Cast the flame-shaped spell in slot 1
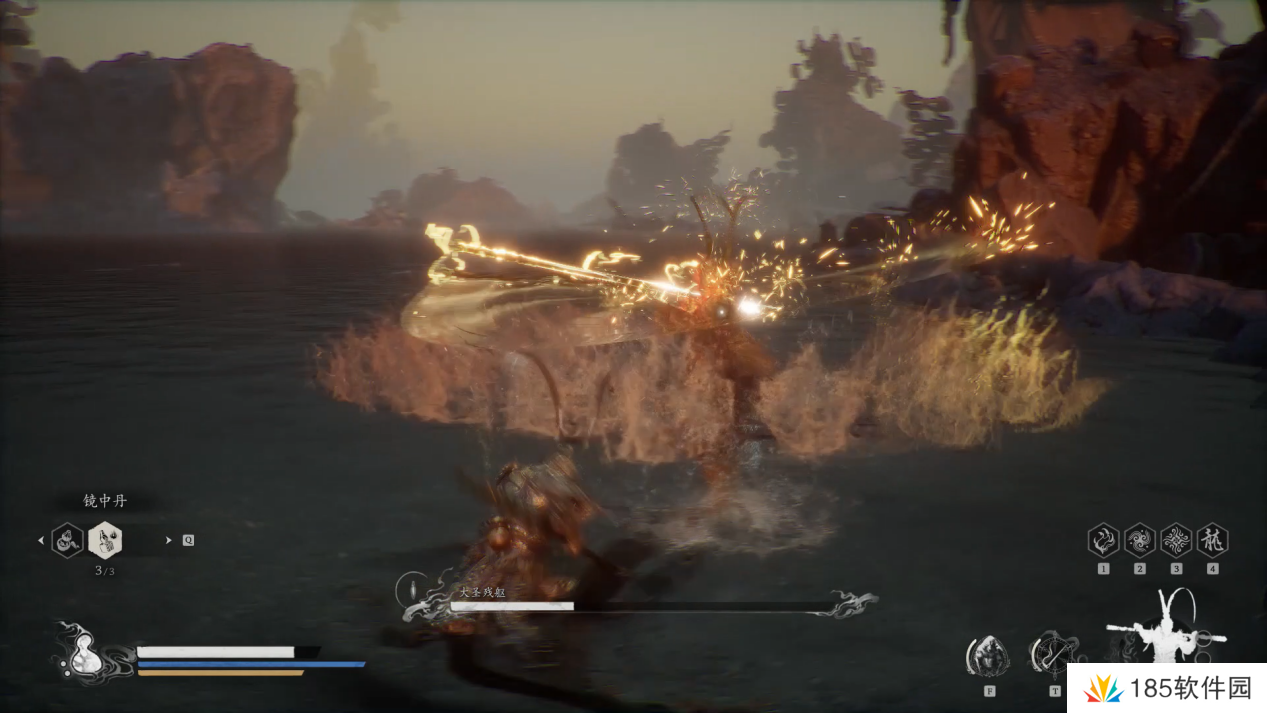 [x=1103, y=541]
